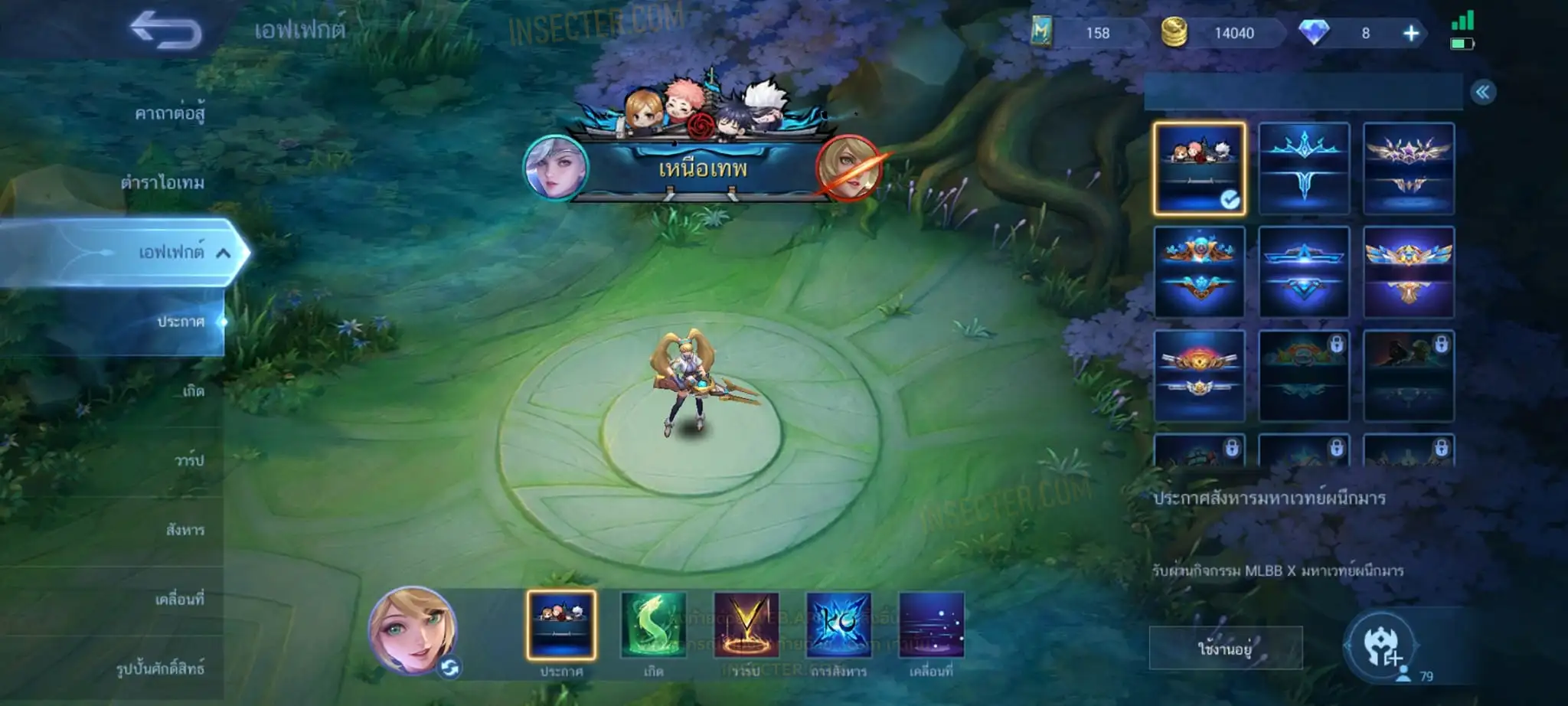
Task: Switch to the วาร์ป effect category
Action: click(188, 460)
